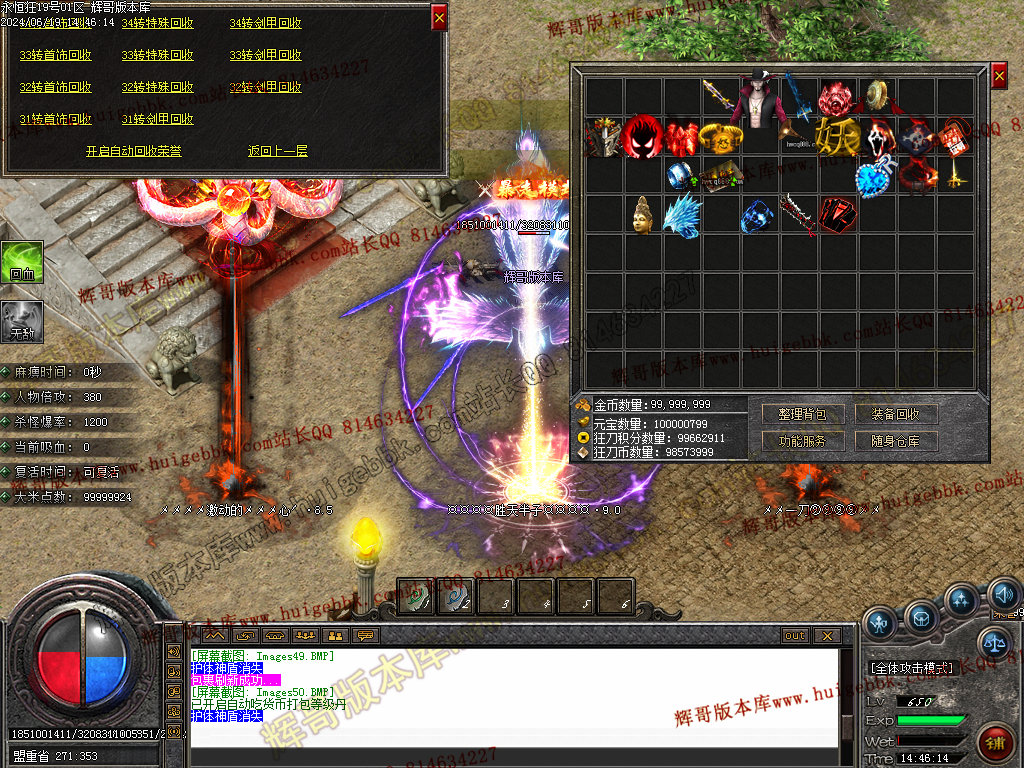The height and width of the screenshot is (768, 1024).
Task: Select 32转剑甲回收 link
Action: point(265,87)
